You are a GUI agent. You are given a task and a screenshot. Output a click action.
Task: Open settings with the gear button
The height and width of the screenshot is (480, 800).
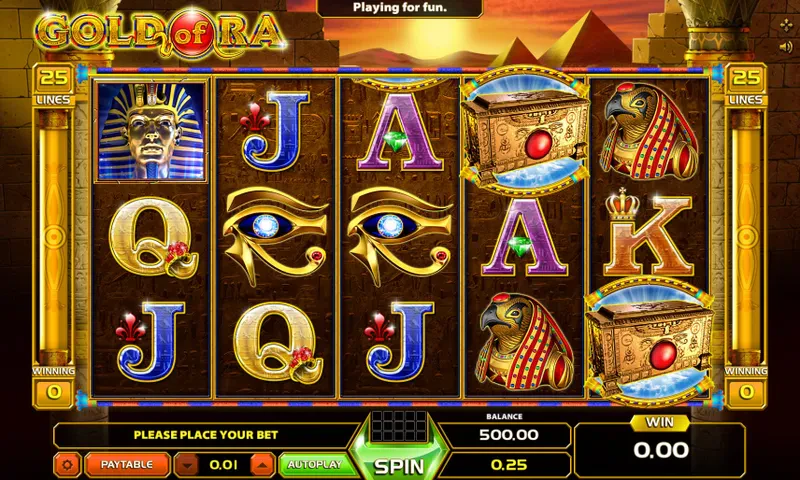click(x=68, y=464)
